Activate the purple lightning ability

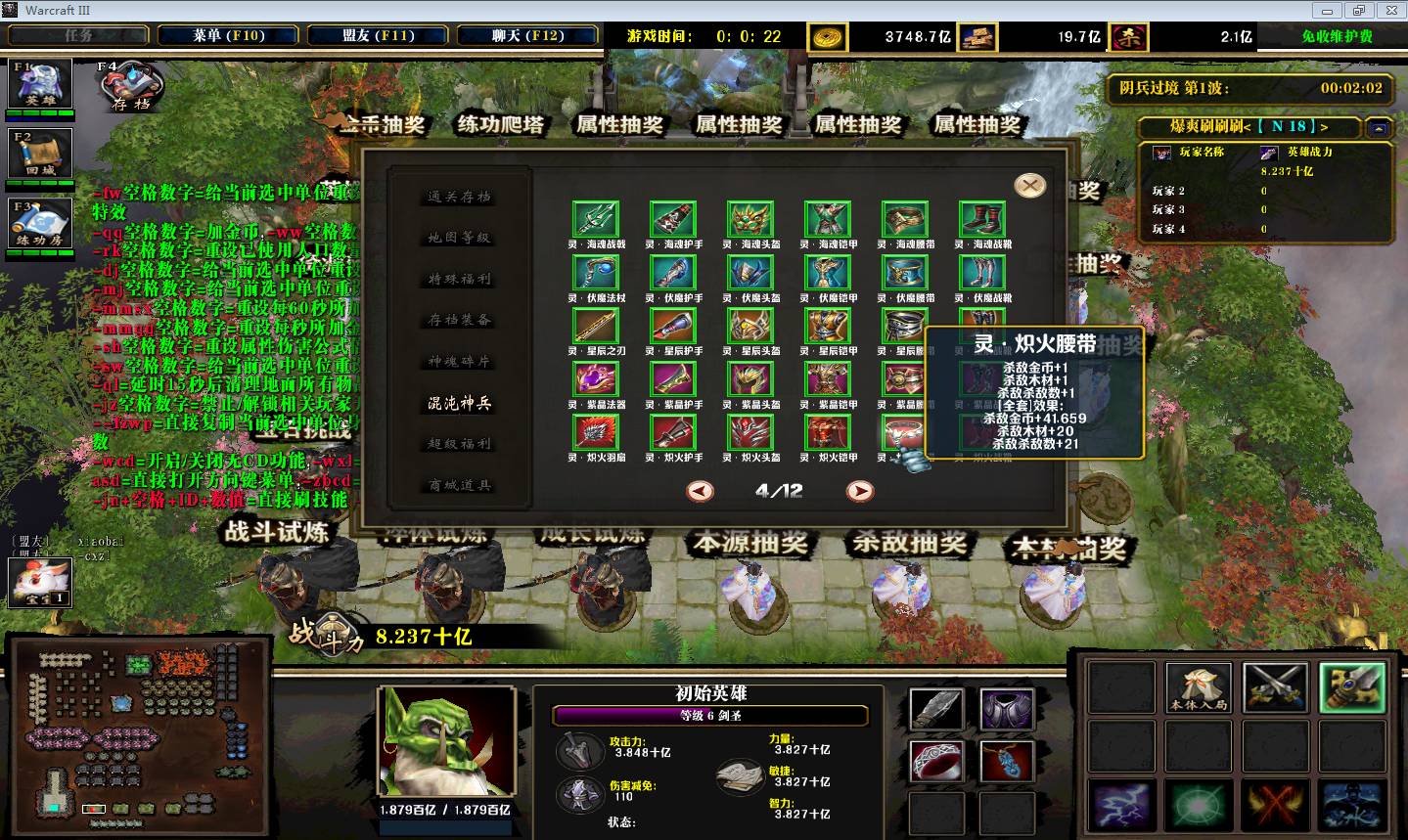(1121, 806)
